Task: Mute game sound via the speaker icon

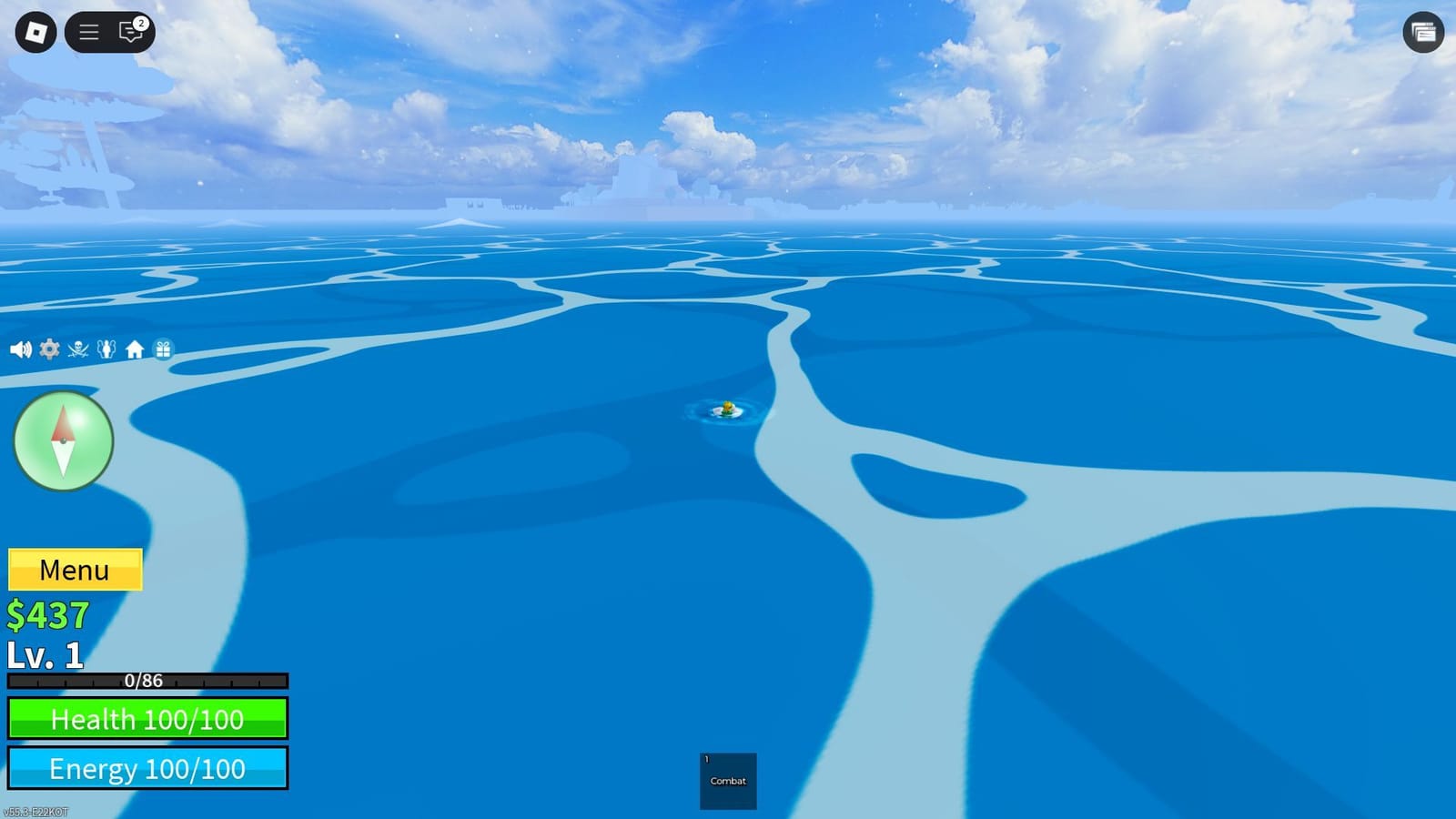Action: 20,349
